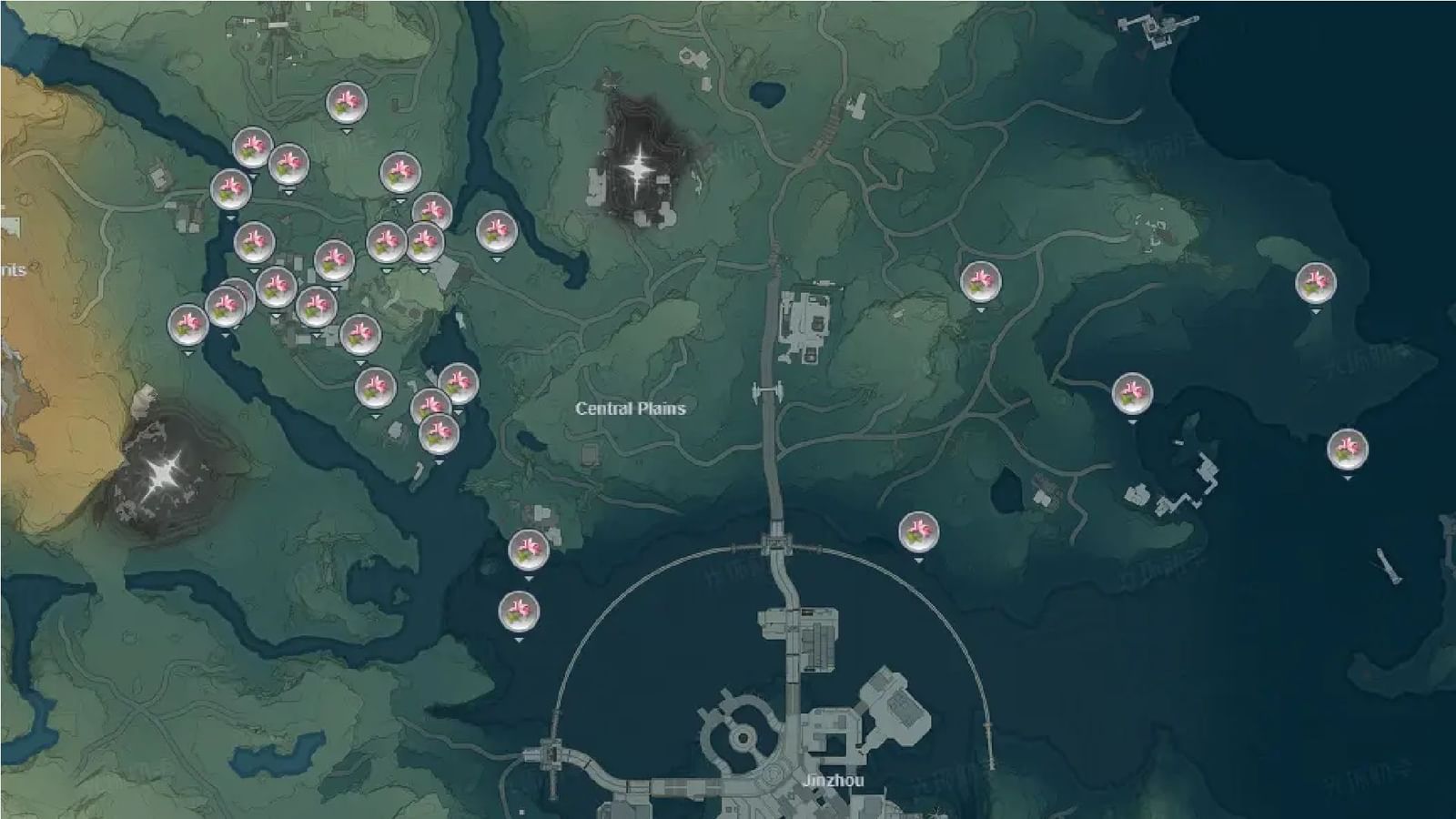Click the flower marker directly above Jinzhou's ring road
This screenshot has height=819, width=1456.
(x=917, y=531)
